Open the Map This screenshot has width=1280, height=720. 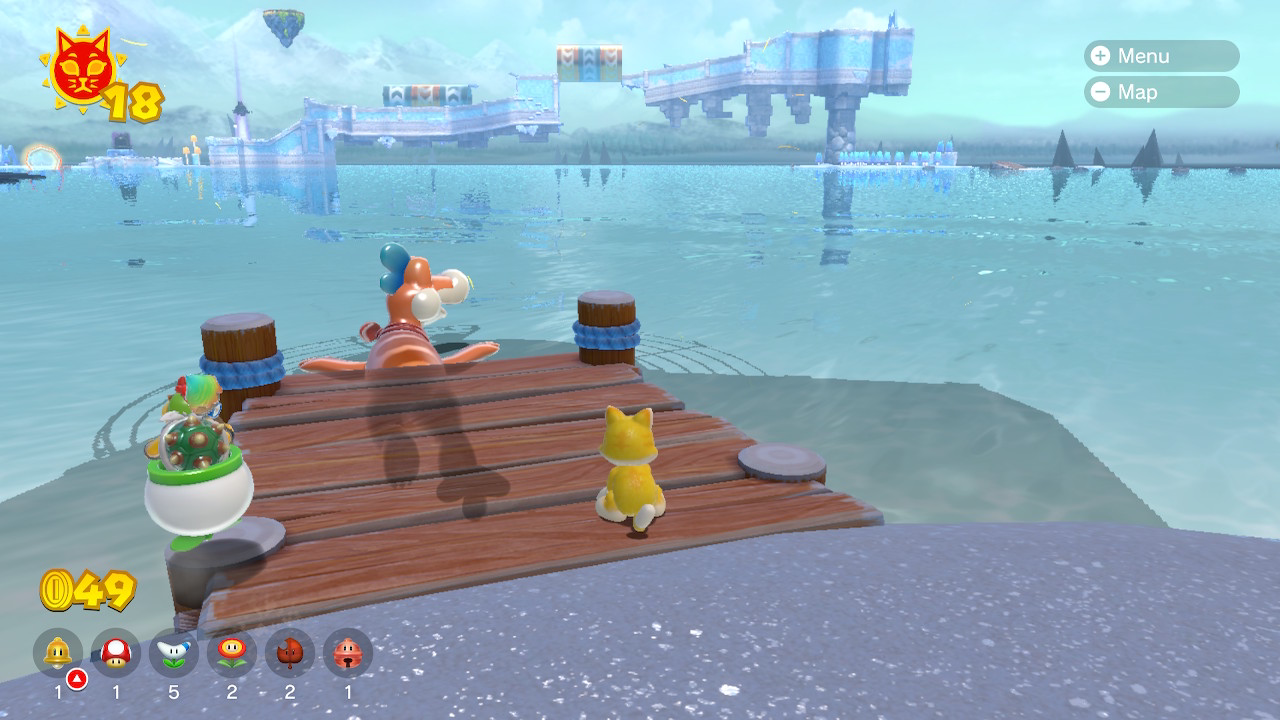(x=1160, y=92)
